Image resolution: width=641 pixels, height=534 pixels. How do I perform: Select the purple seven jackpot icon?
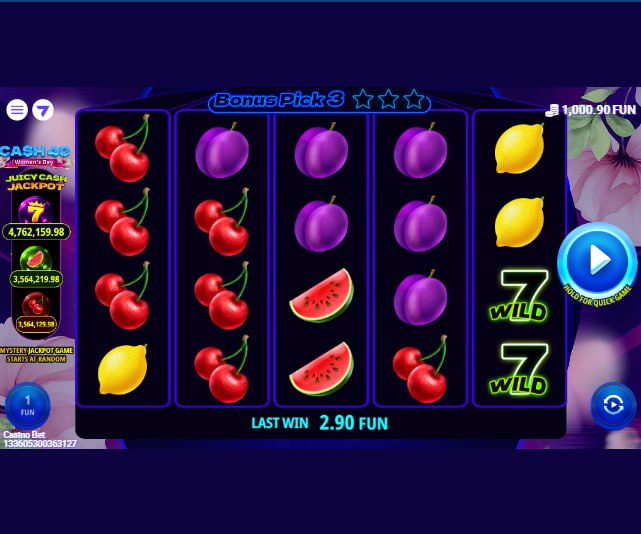[x=36, y=209]
